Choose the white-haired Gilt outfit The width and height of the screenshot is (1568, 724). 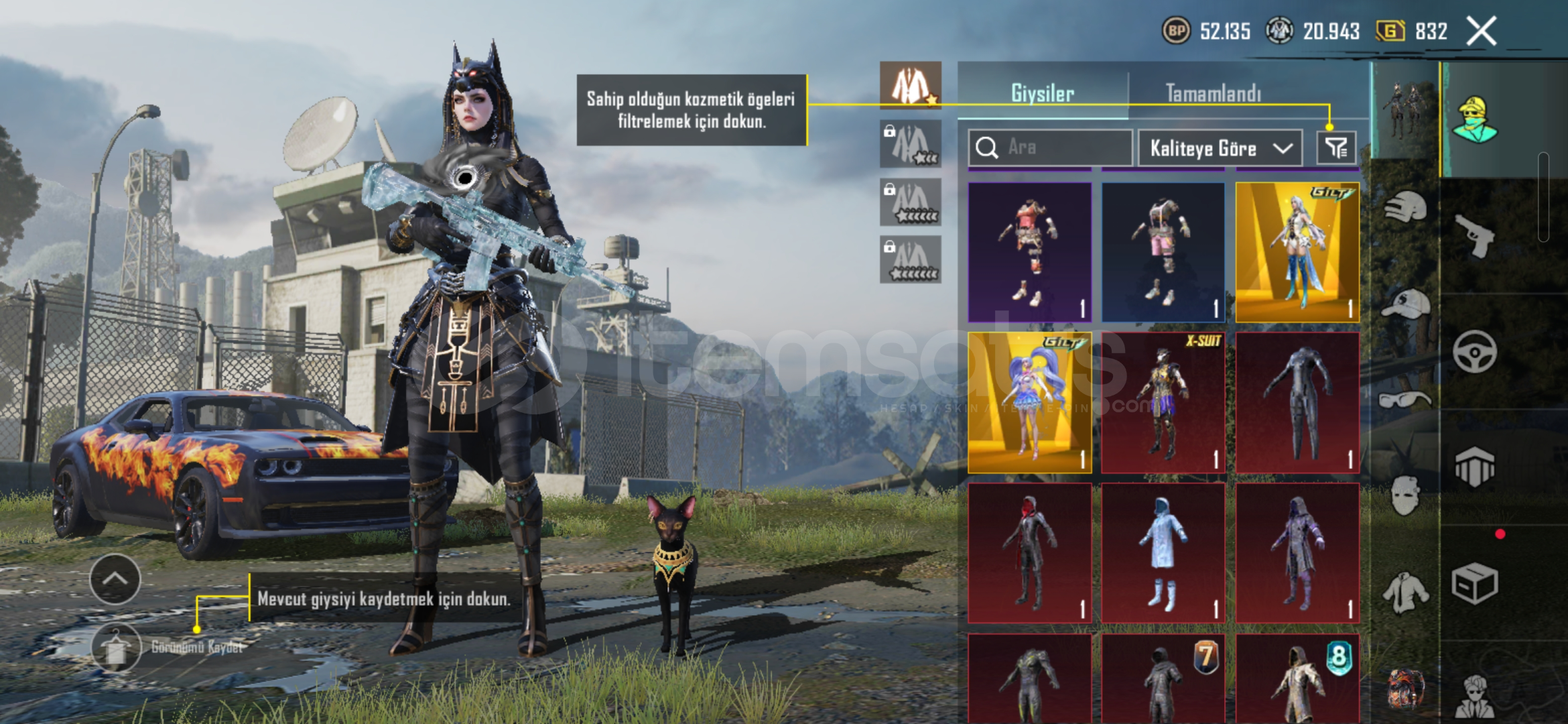pyautogui.click(x=1297, y=253)
